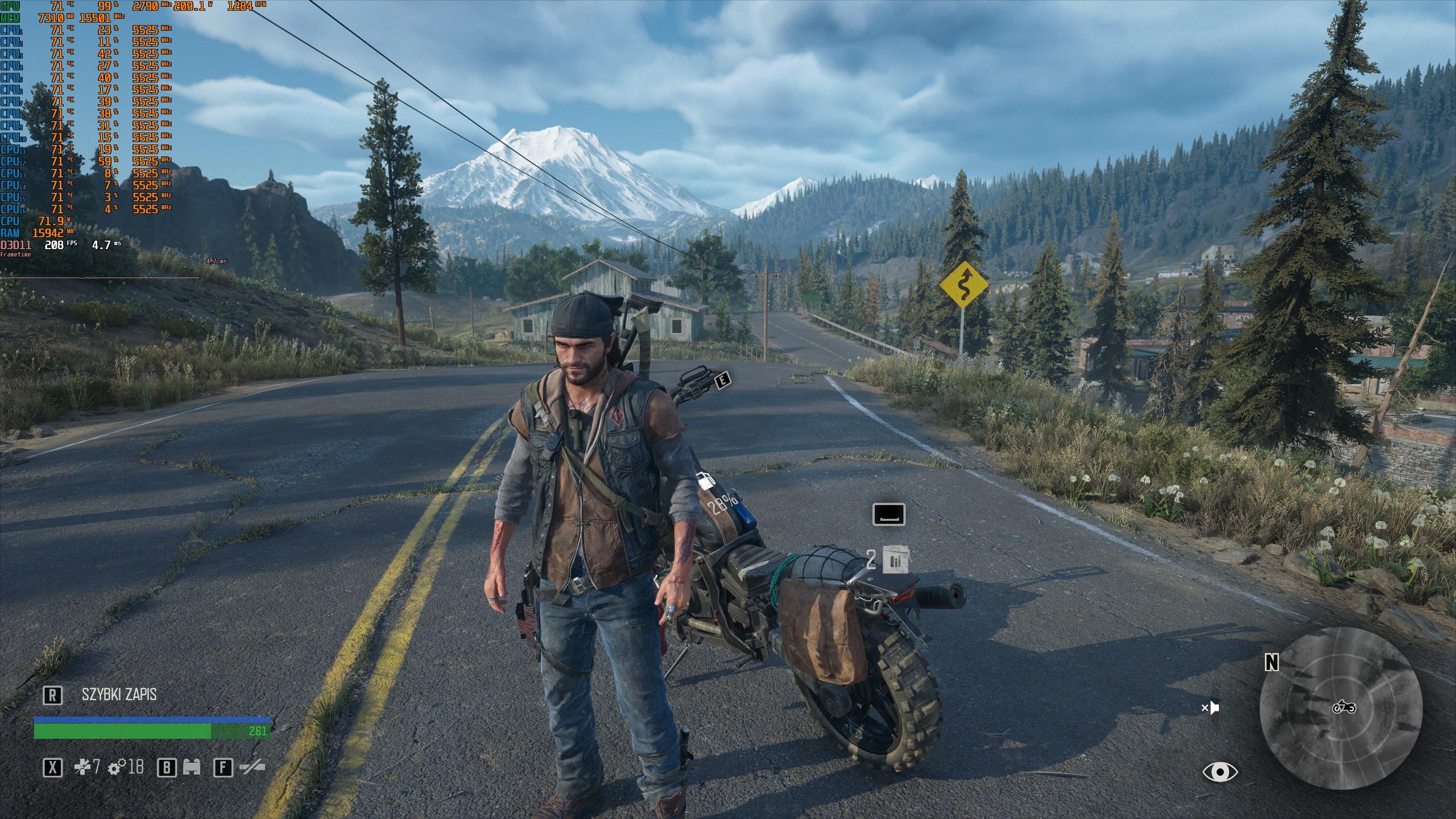
Task: Click the gears scrap icon
Action: click(117, 768)
